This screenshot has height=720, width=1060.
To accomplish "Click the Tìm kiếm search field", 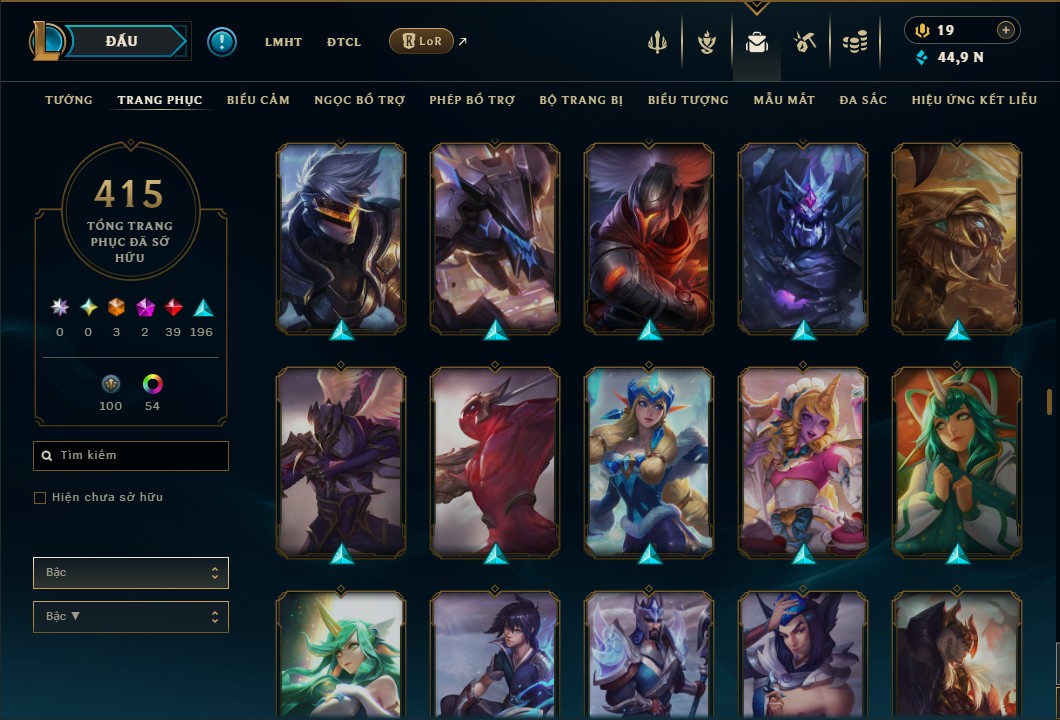I will (x=131, y=456).
